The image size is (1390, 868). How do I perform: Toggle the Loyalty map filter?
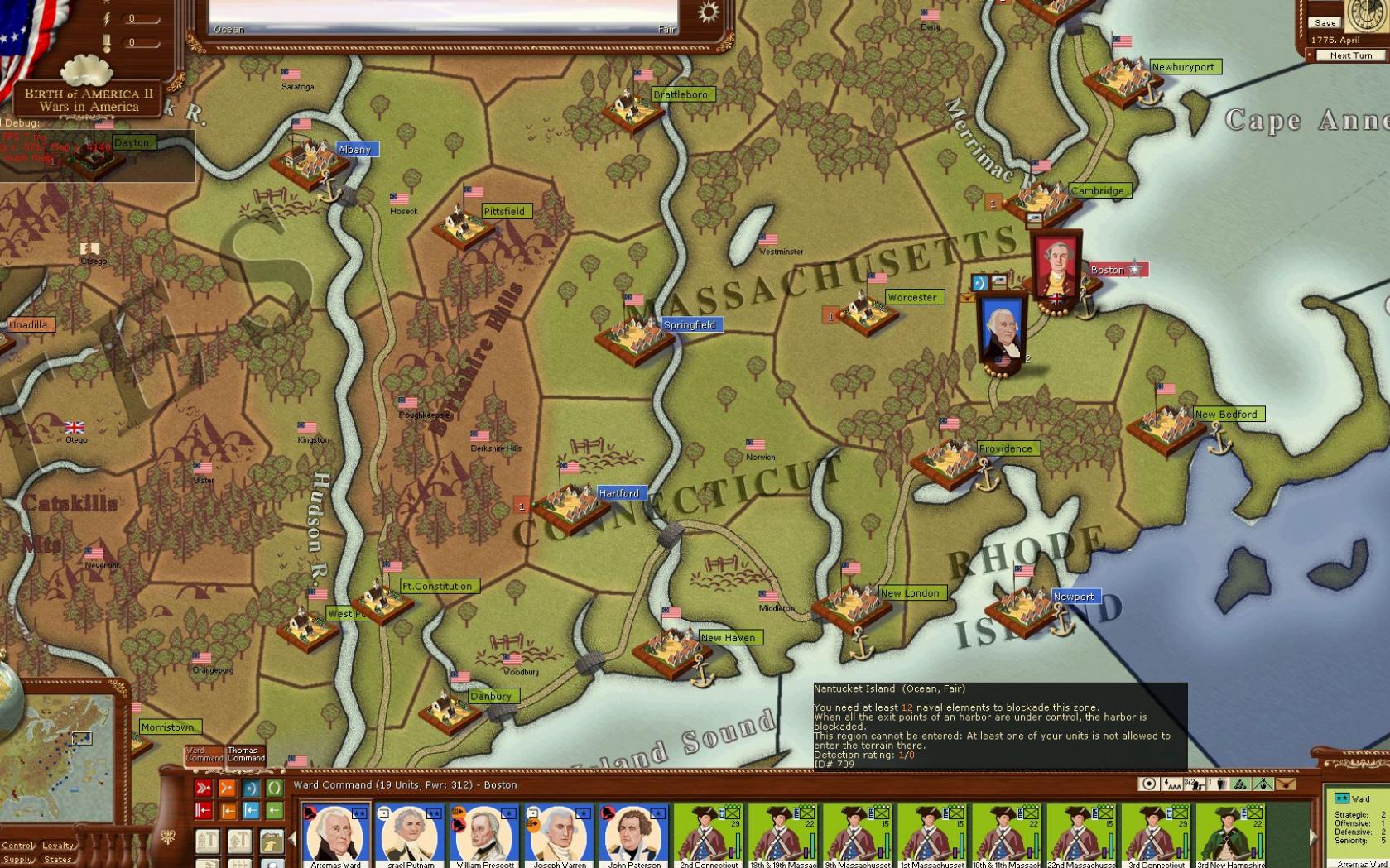(x=58, y=845)
